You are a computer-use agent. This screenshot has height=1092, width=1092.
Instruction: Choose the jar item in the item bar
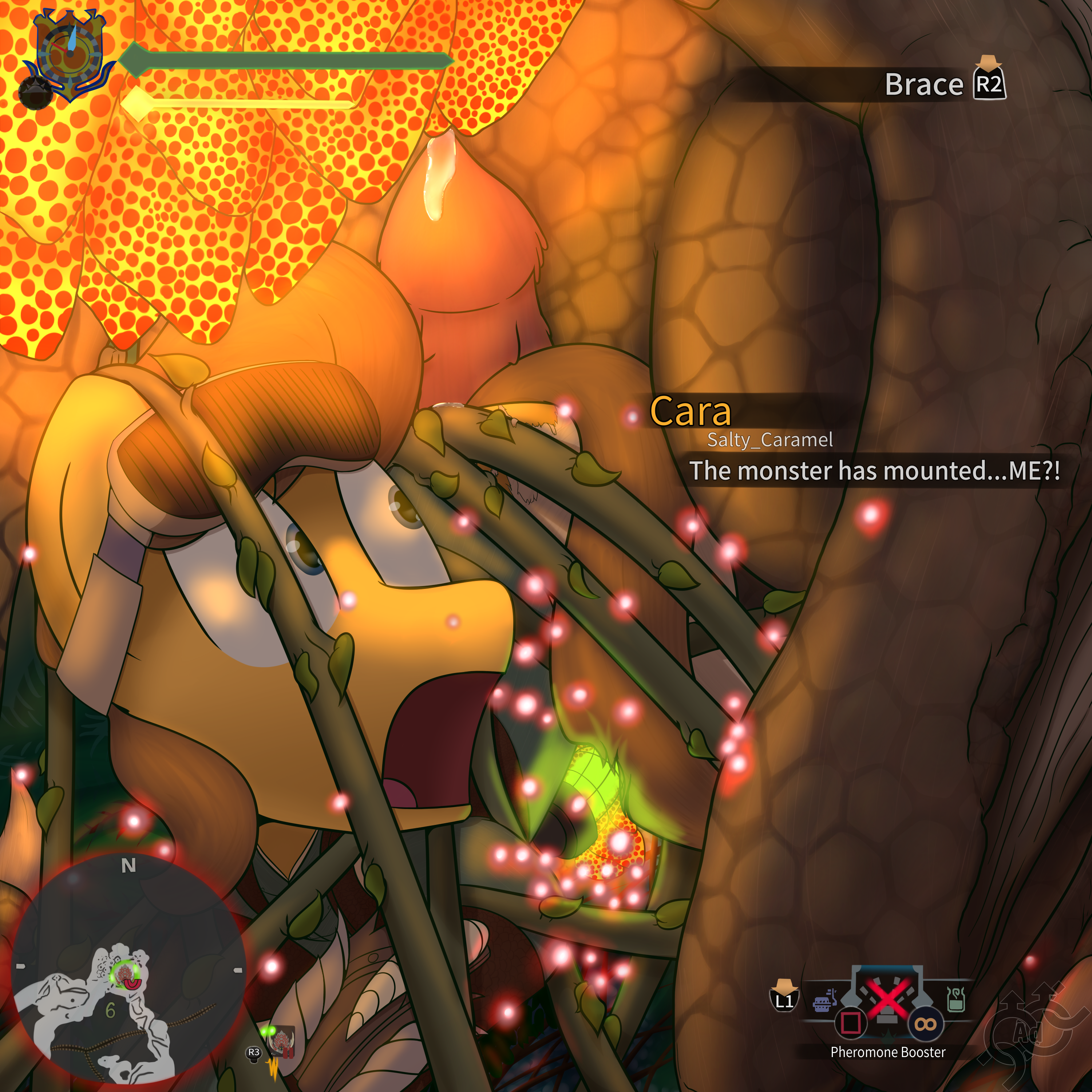[x=955, y=999]
